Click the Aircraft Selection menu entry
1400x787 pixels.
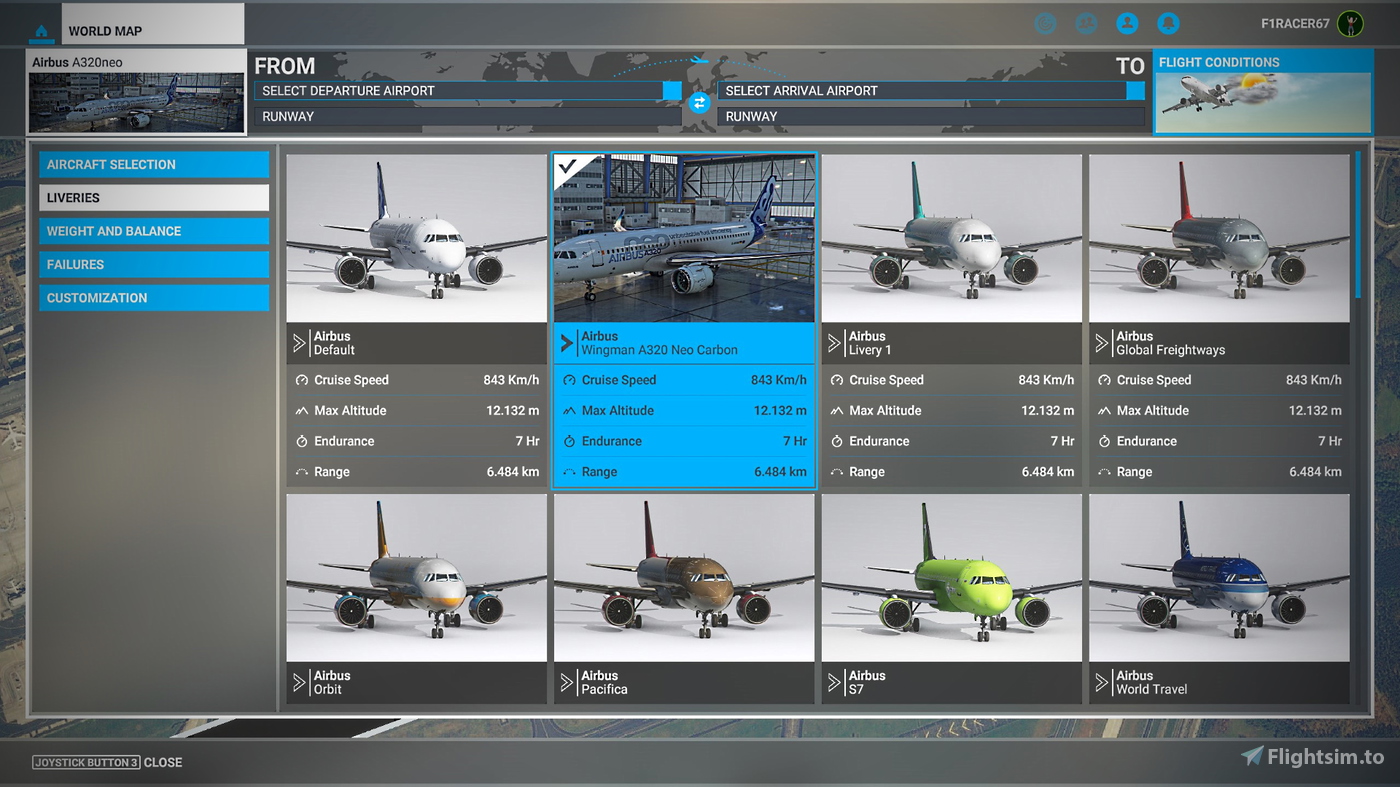click(x=153, y=164)
